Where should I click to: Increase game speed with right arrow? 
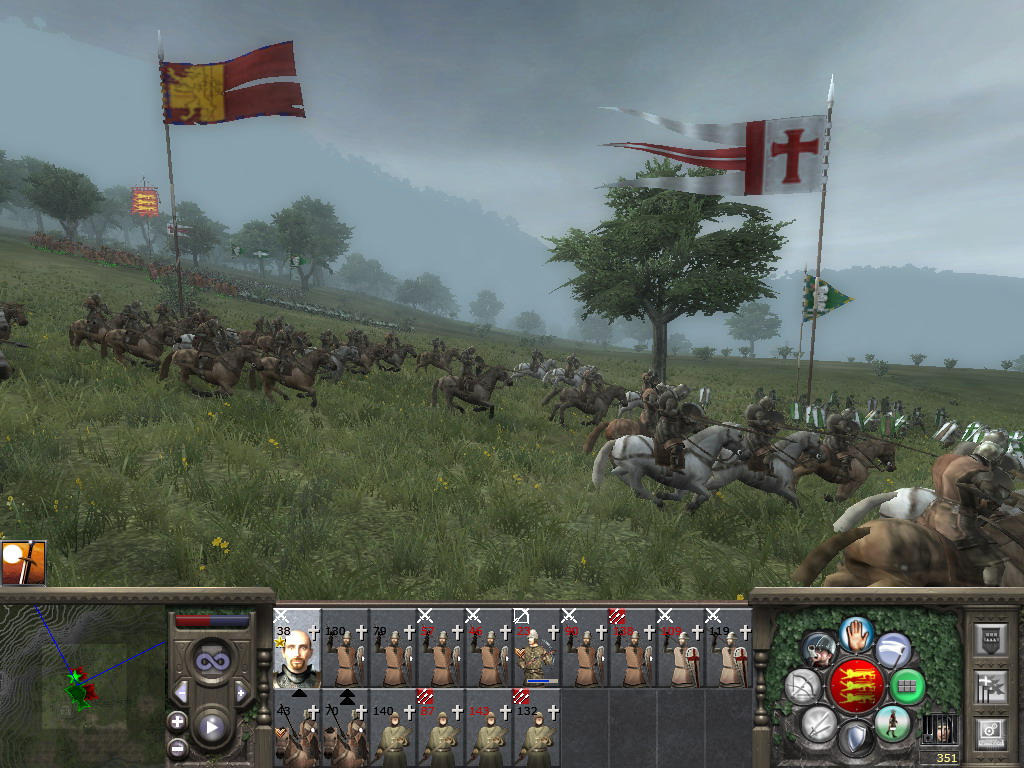click(240, 692)
